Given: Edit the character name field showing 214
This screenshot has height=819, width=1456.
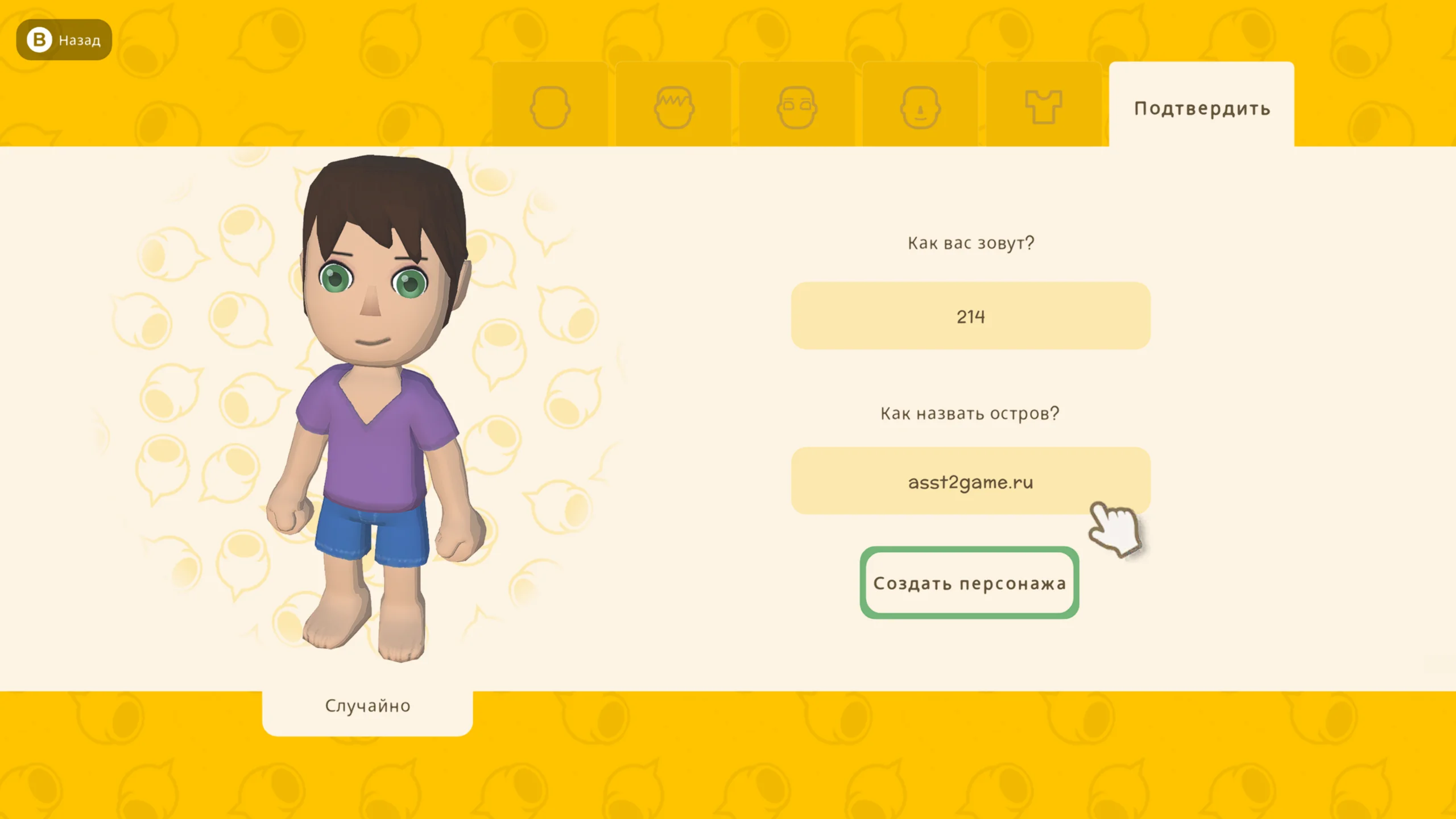Looking at the screenshot, I should 970,316.
